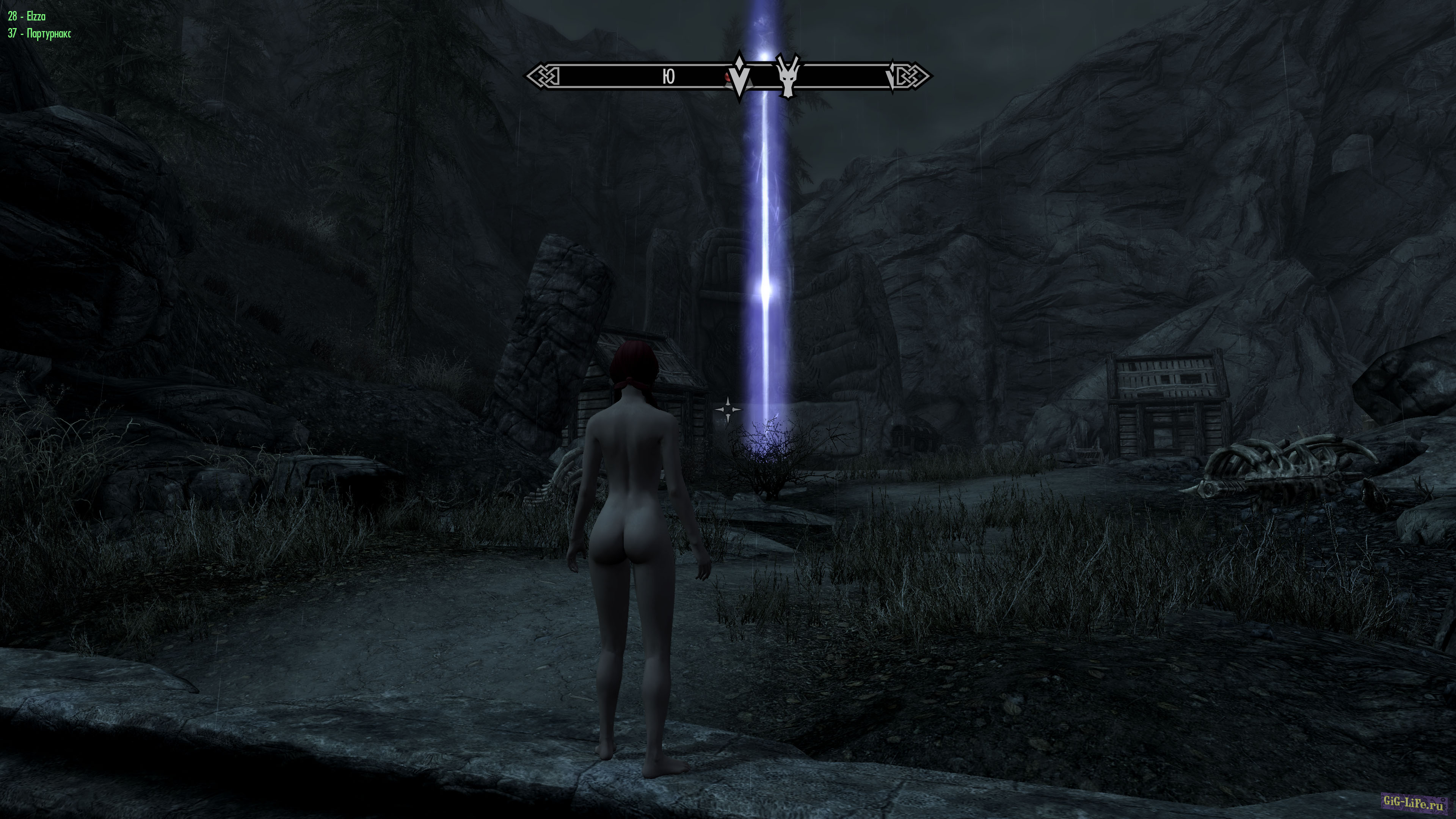Select the white quest arrow on the compass
This screenshot has height=819, width=1456.
(x=739, y=77)
